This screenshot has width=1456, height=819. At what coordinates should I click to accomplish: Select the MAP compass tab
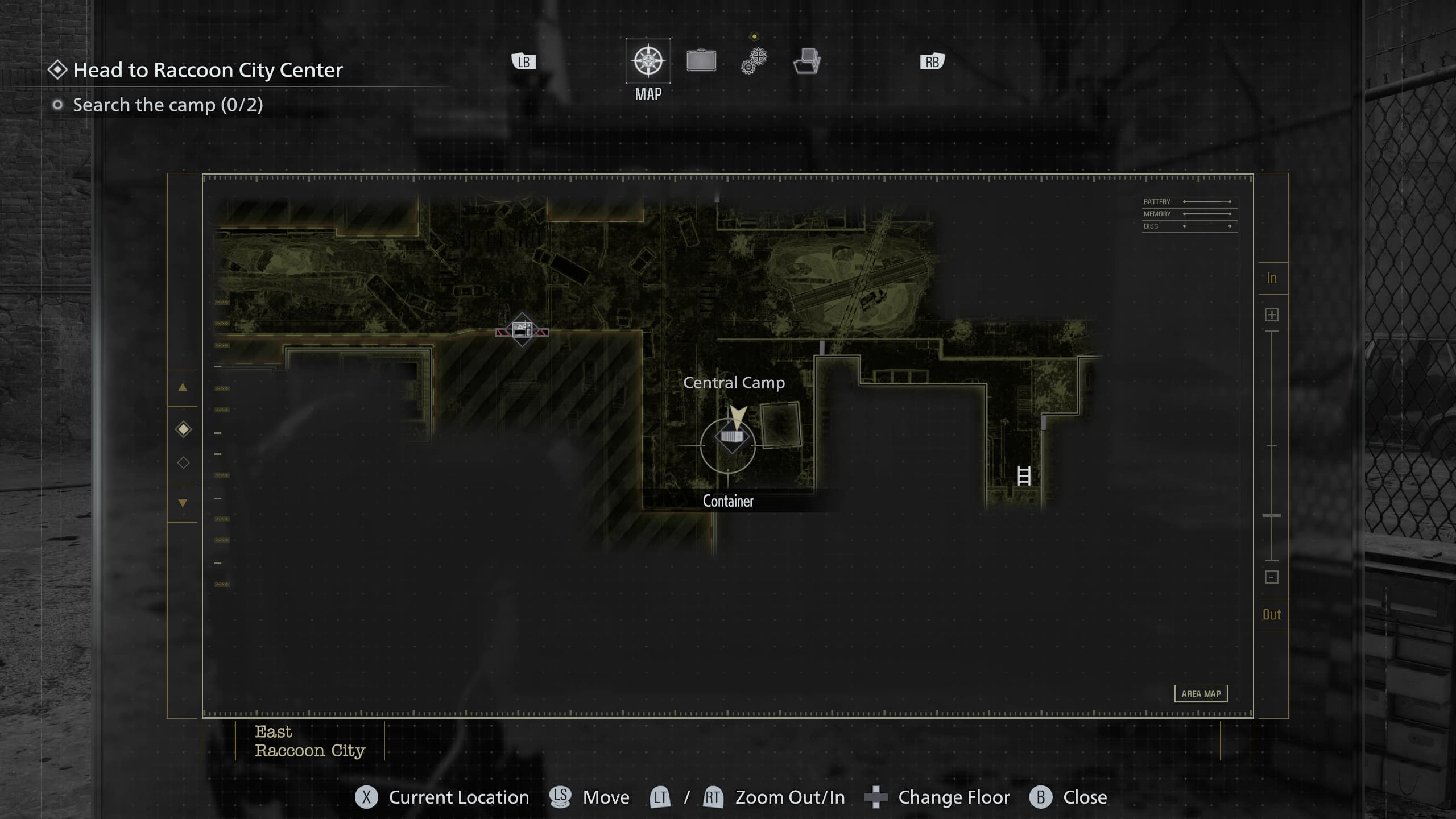coord(648,61)
